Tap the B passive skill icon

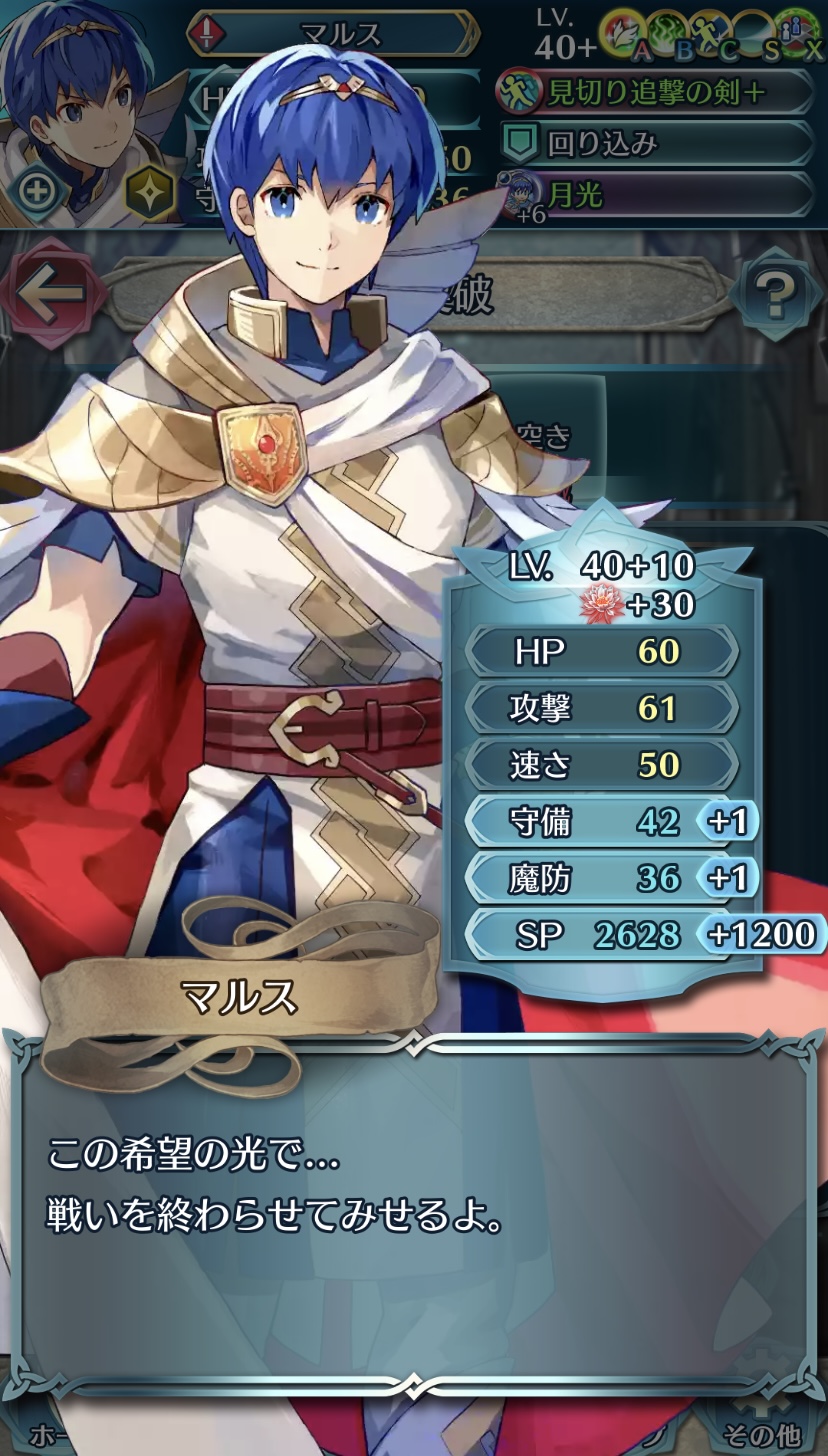click(670, 35)
